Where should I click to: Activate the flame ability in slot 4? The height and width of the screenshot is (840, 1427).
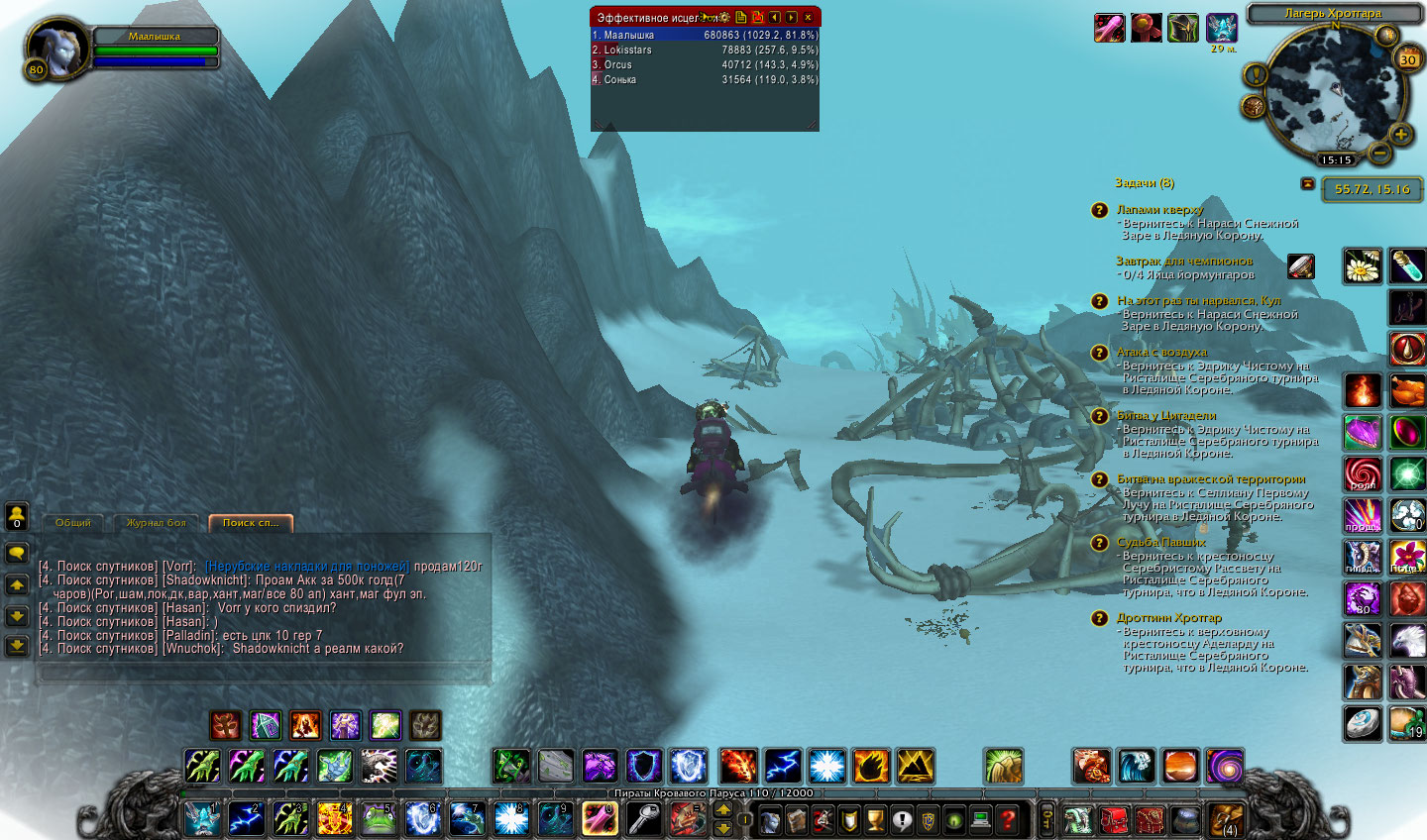coord(334,818)
